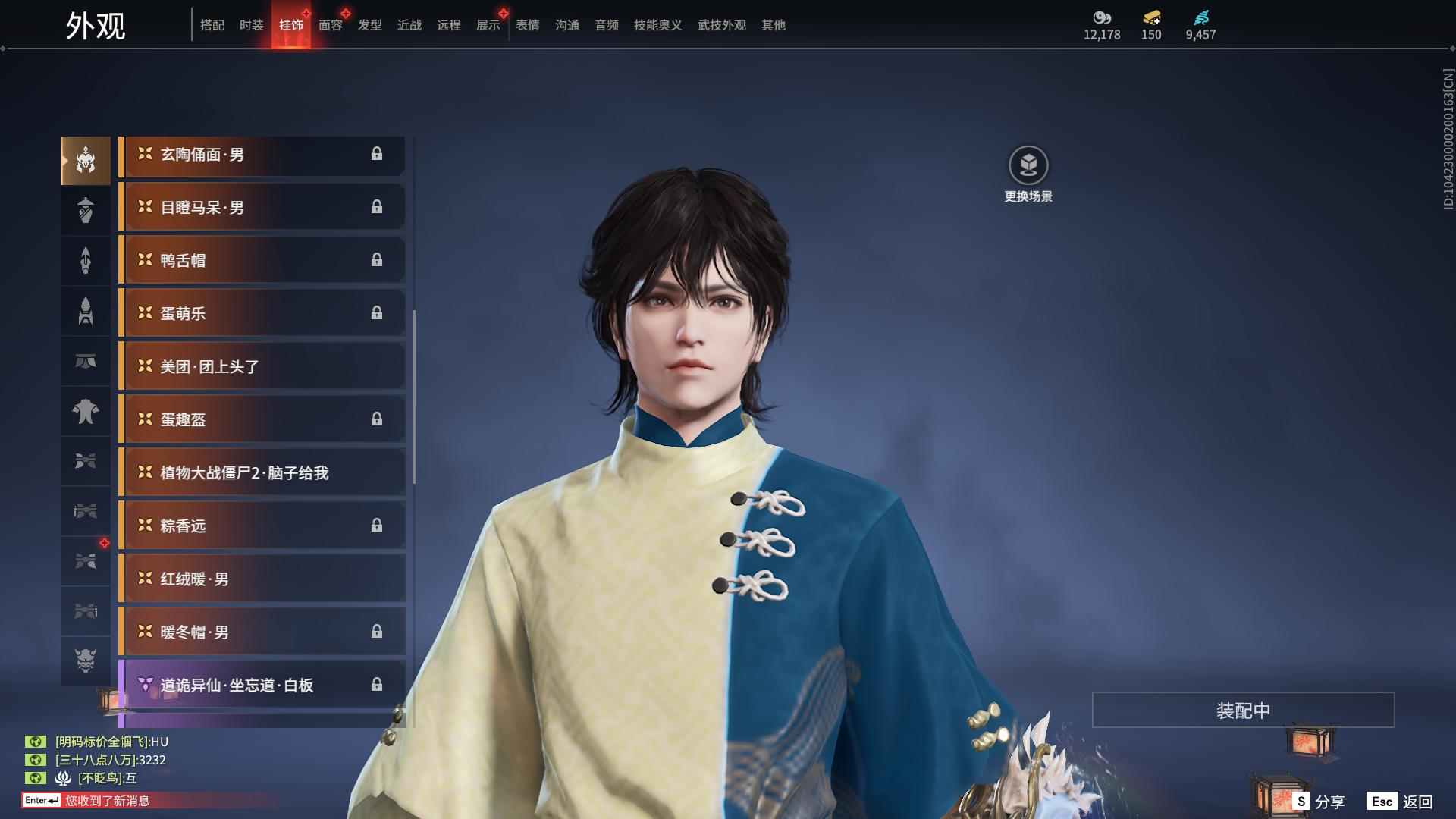This screenshot has height=819, width=1456.
Task: Select 植物大战僵尸2·脑子给我 accessory
Action: 262,473
